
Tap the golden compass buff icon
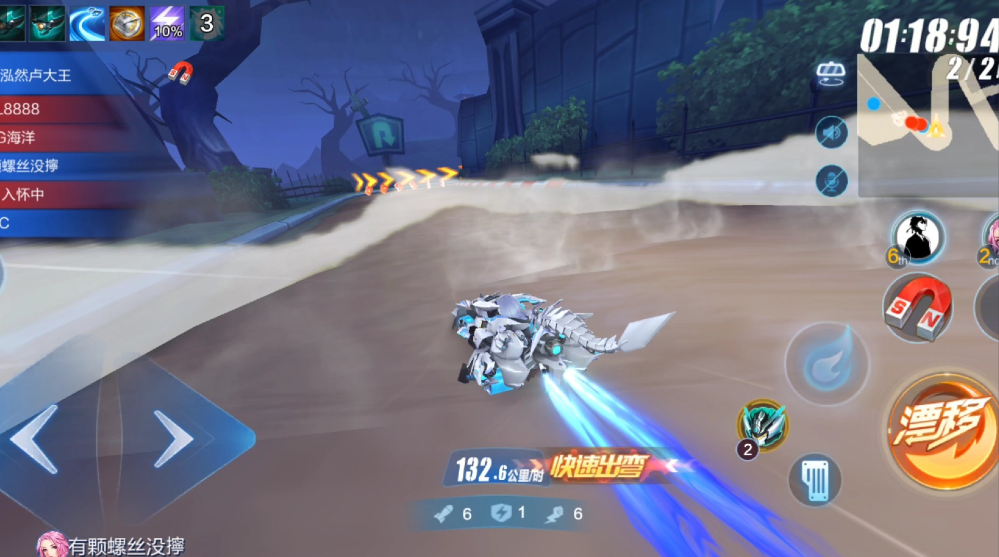(x=127, y=22)
